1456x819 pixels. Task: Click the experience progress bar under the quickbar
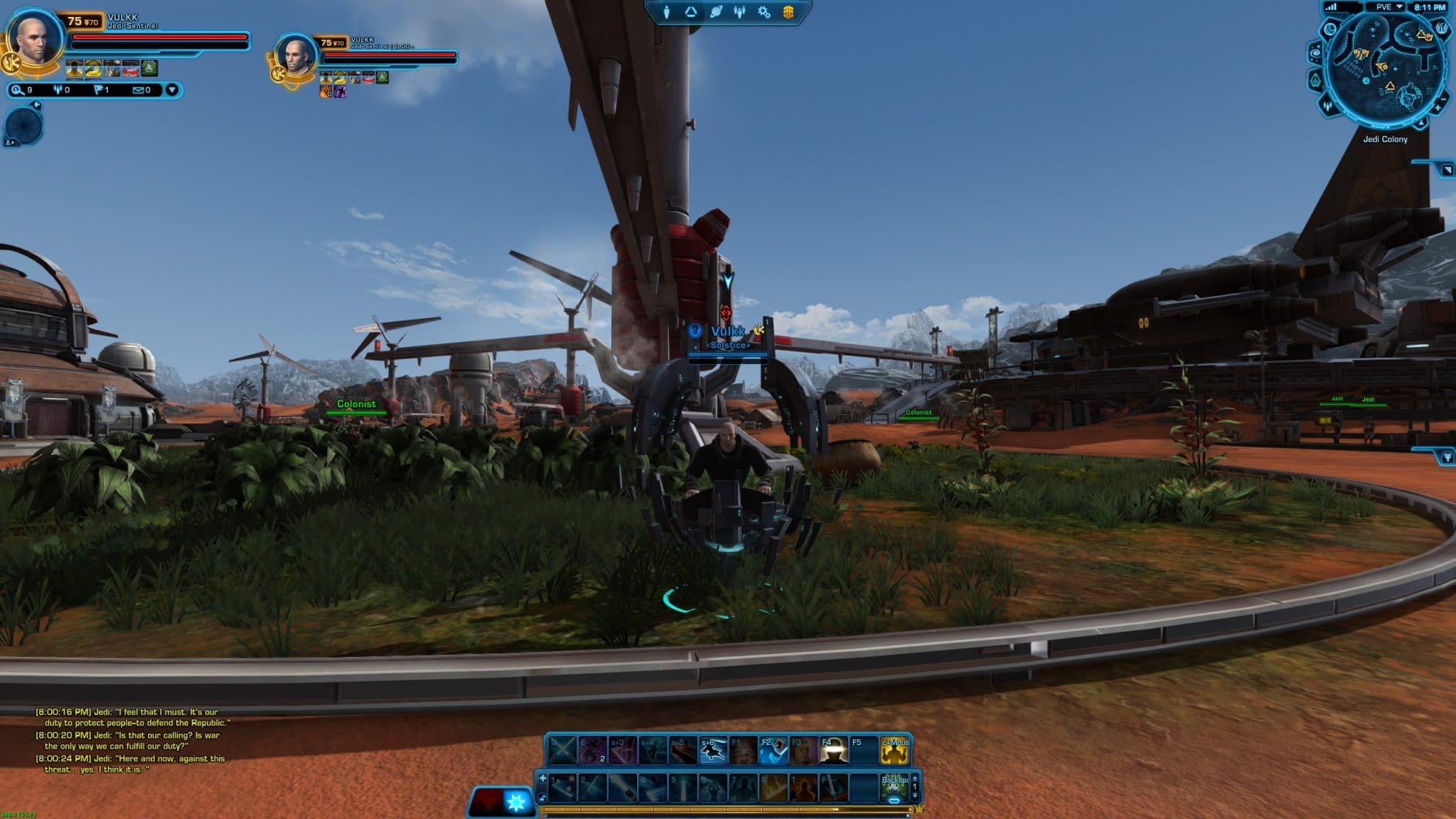(x=725, y=808)
